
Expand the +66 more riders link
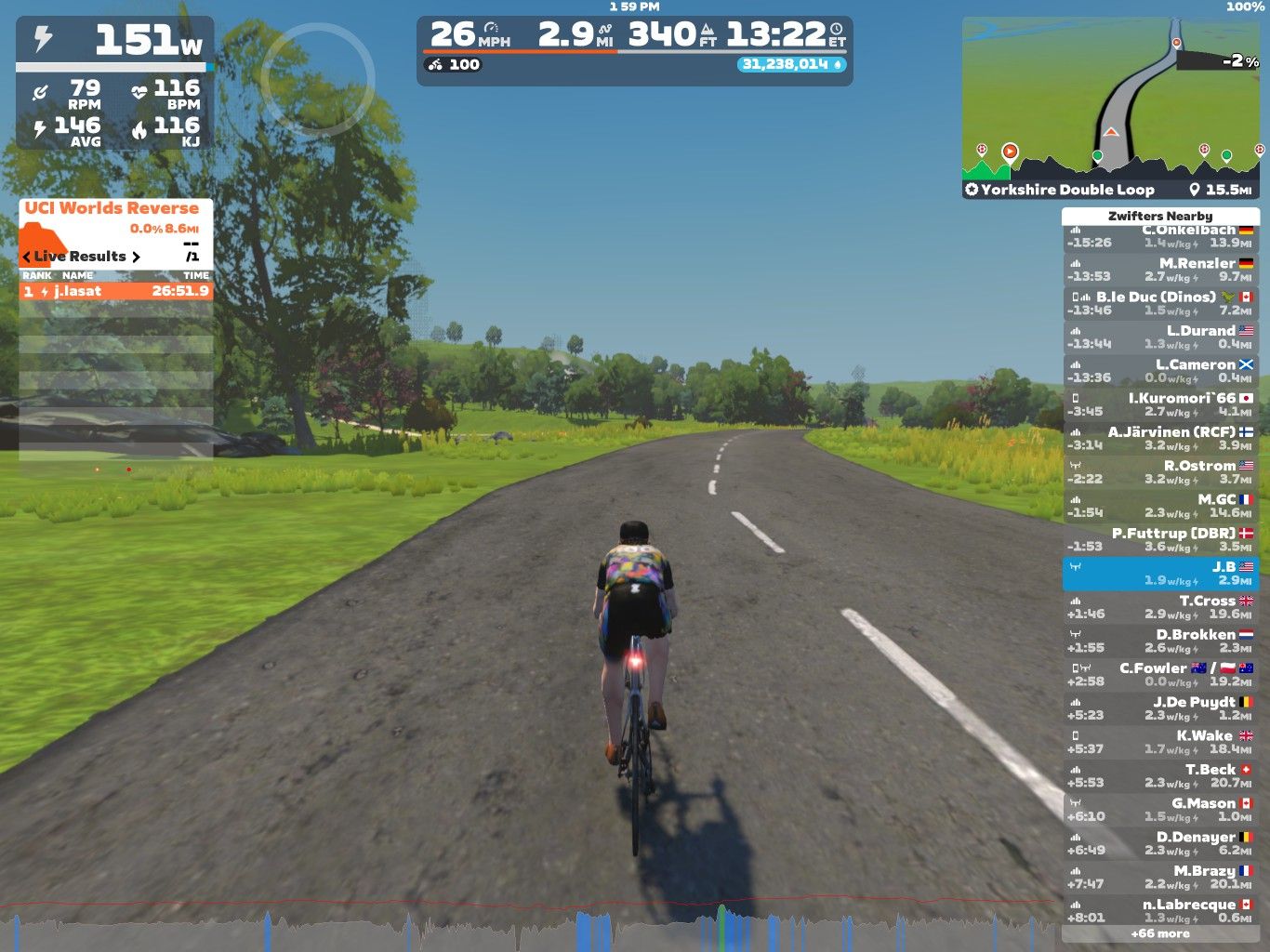(x=1160, y=933)
